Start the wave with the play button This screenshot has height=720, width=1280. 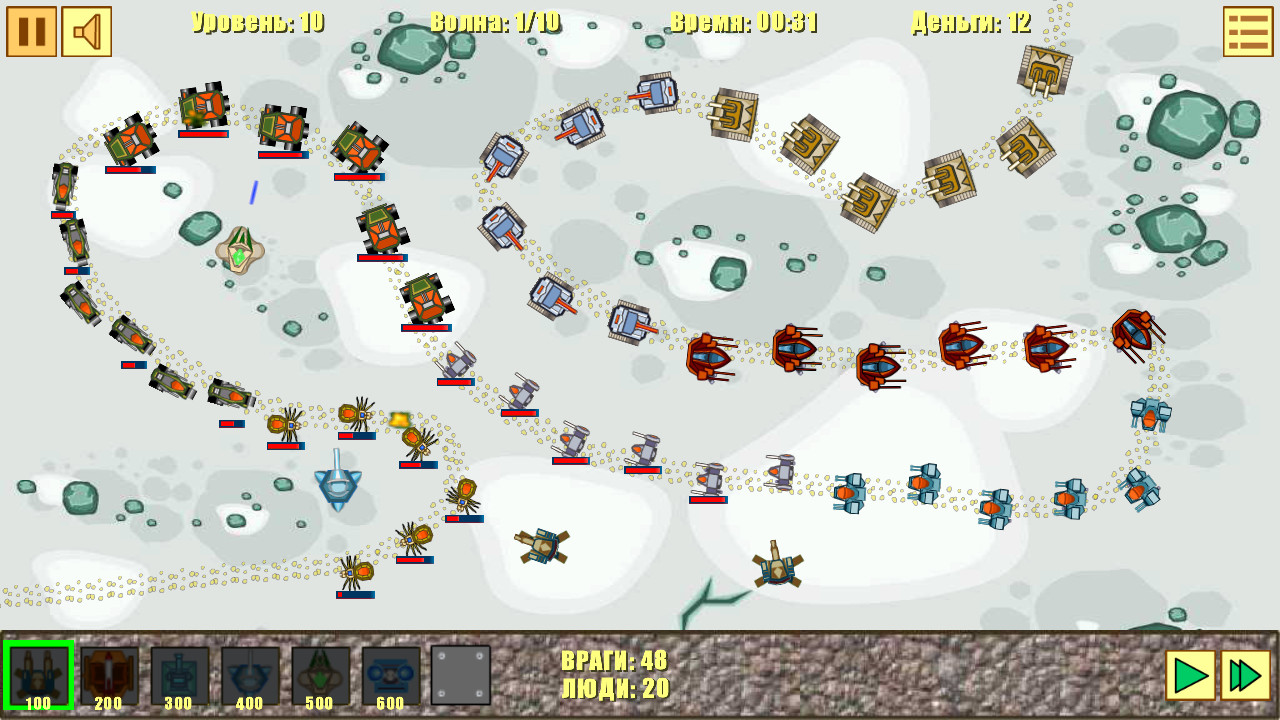1192,677
